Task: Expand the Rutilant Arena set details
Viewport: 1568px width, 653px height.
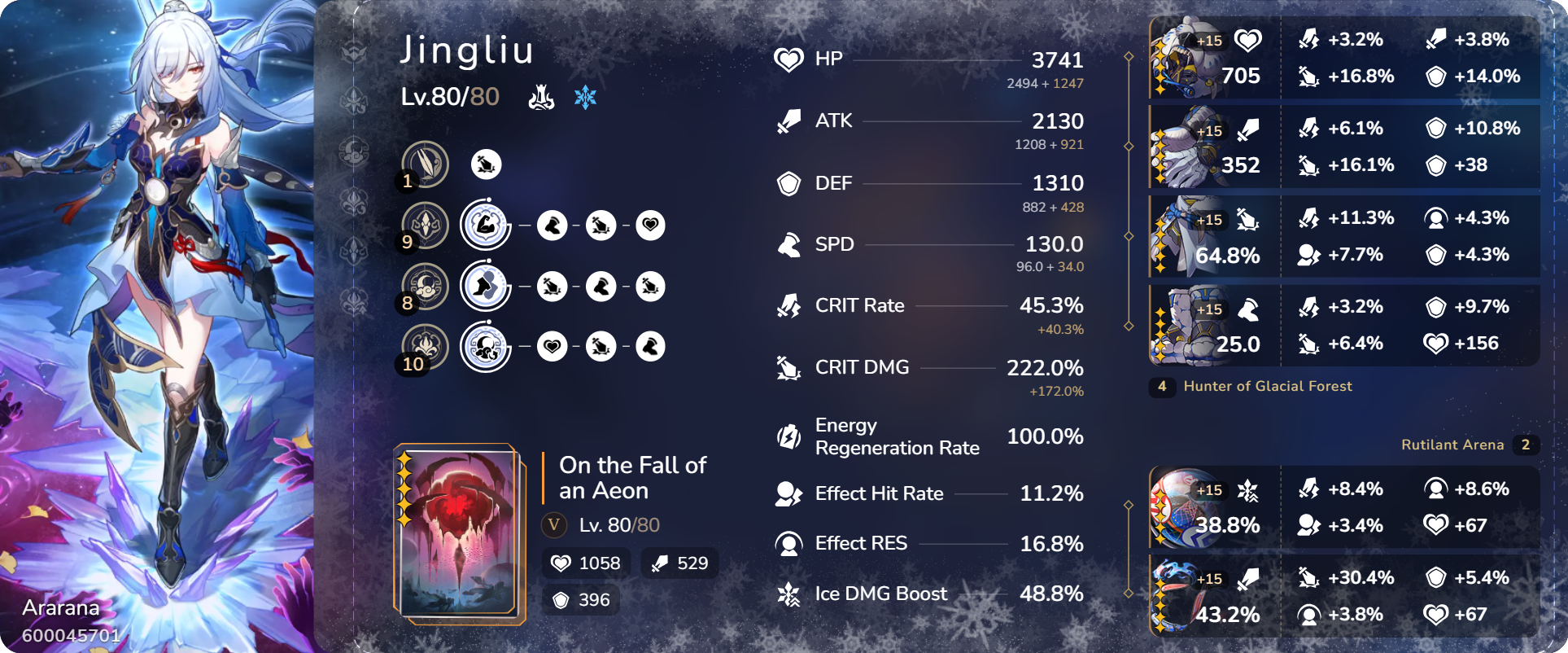Action: pyautogui.click(x=1454, y=445)
